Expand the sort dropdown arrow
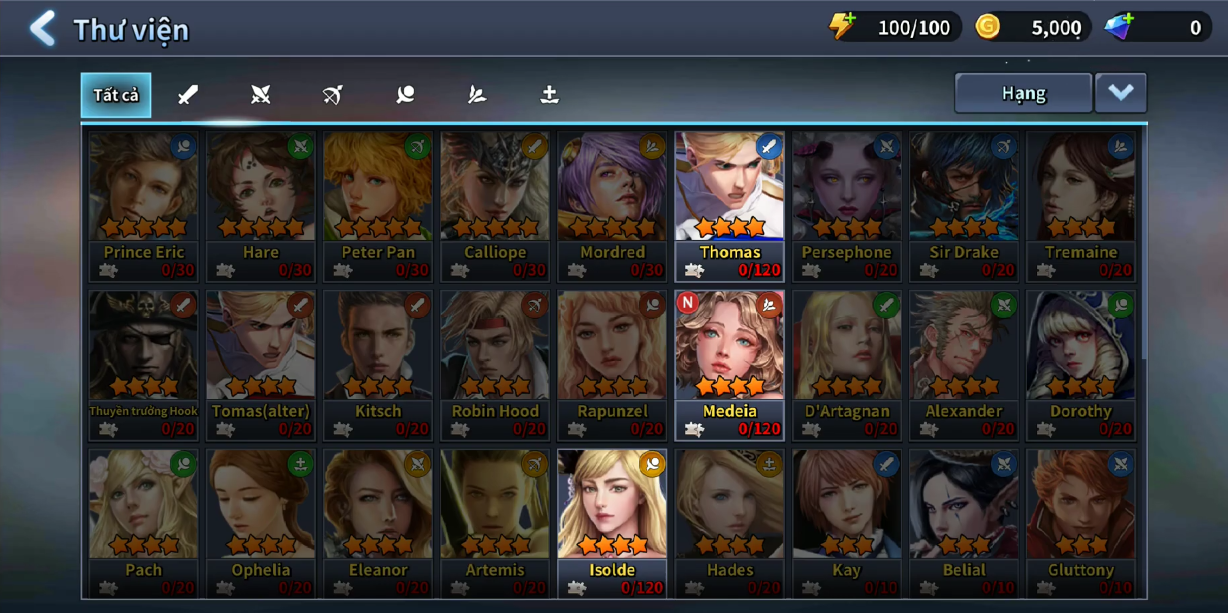Screen dimensions: 1228x613 [x=1120, y=93]
